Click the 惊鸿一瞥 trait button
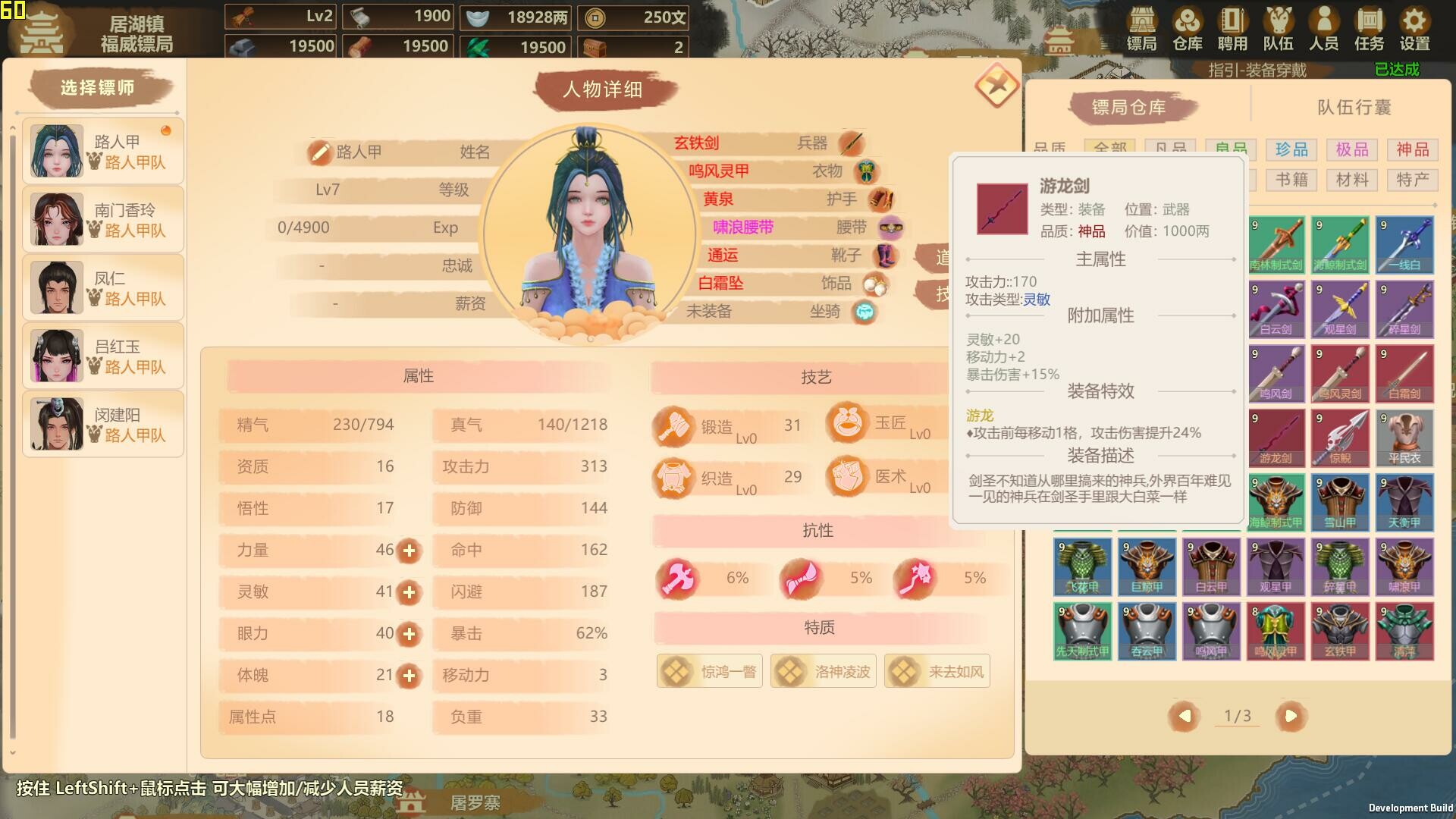The width and height of the screenshot is (1456, 819). [x=709, y=671]
